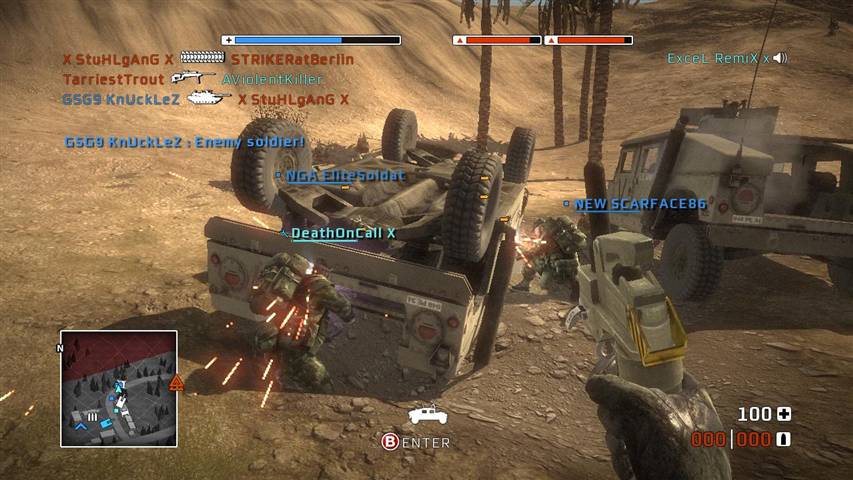Select the vehicle icon above the ENTER label
Viewport: 853px width, 480px height.
(x=426, y=413)
